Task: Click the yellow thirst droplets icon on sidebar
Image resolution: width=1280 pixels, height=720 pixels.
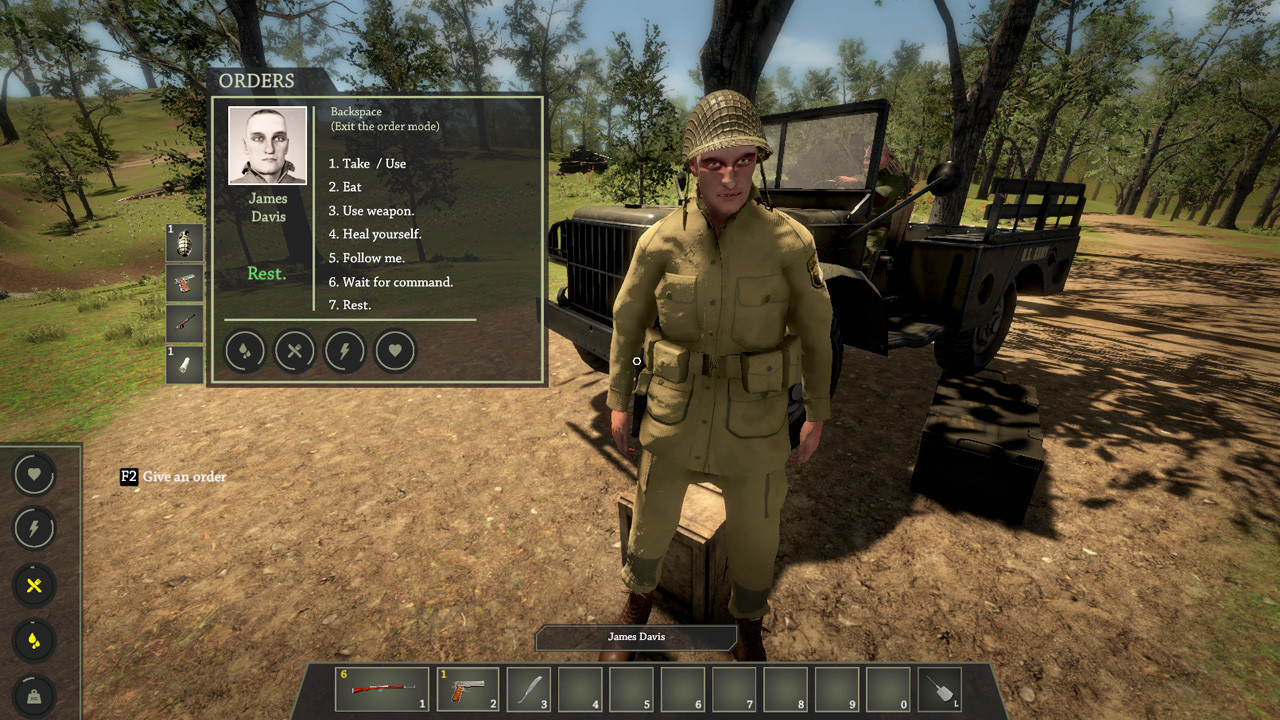Action: [33, 642]
